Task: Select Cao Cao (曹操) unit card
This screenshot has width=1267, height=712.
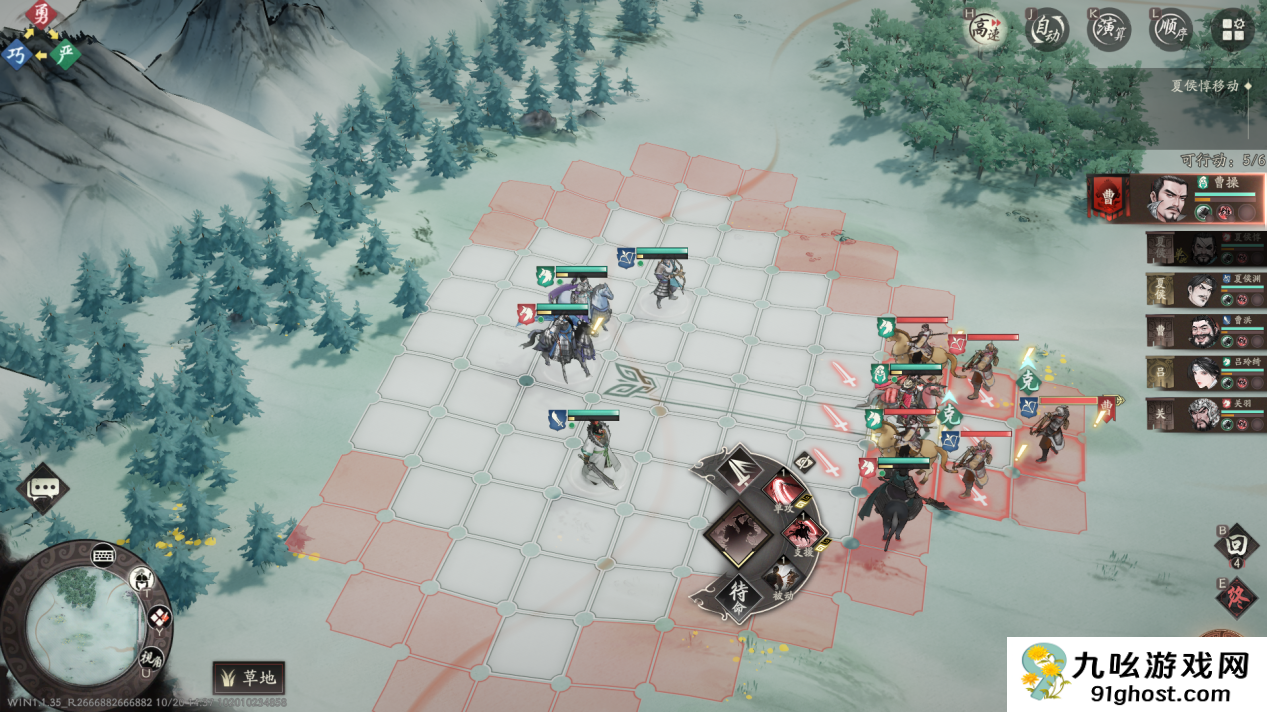Action: [x=1176, y=198]
